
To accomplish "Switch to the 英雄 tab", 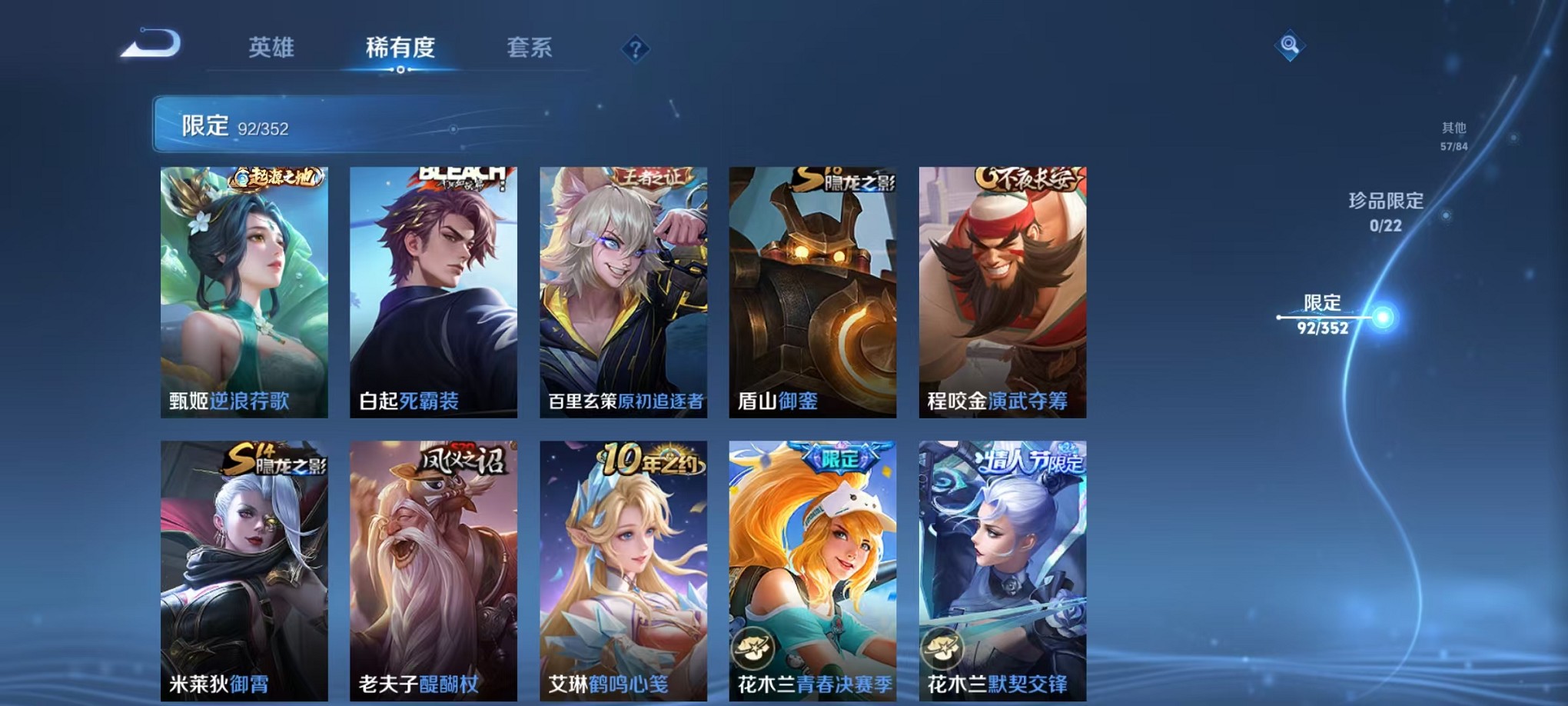I will point(271,48).
